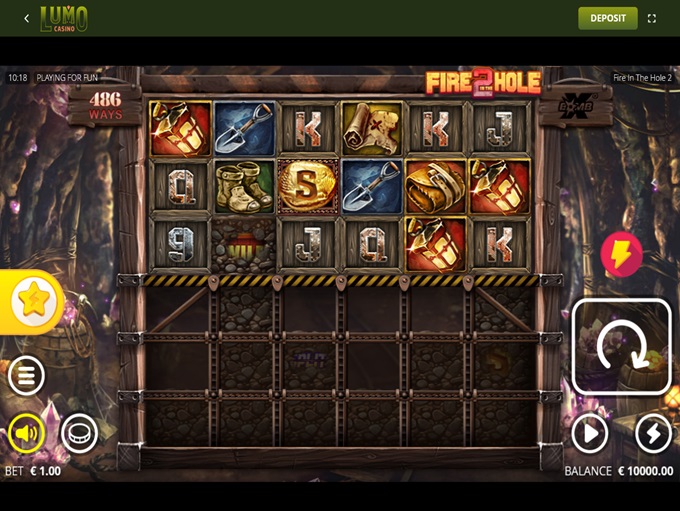Start autoplay with the play button
The width and height of the screenshot is (680, 511).
(590, 433)
